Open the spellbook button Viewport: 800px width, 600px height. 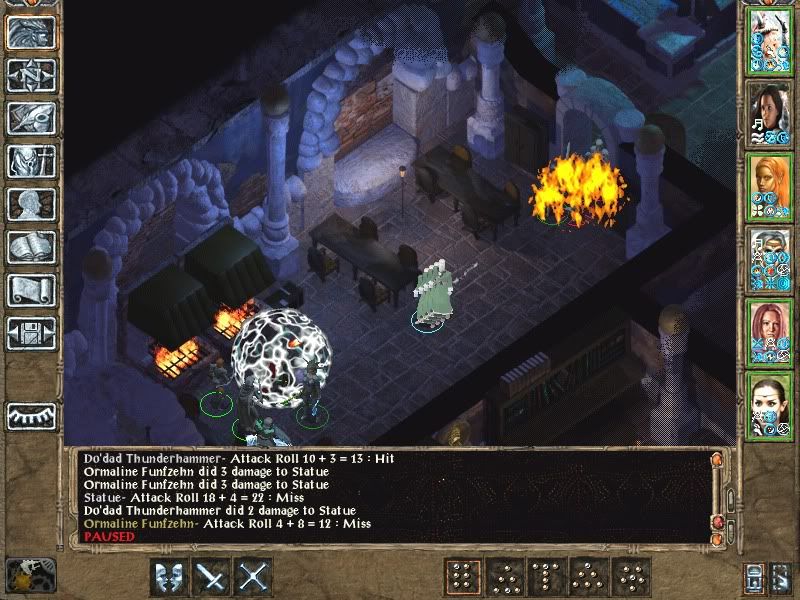(31, 248)
